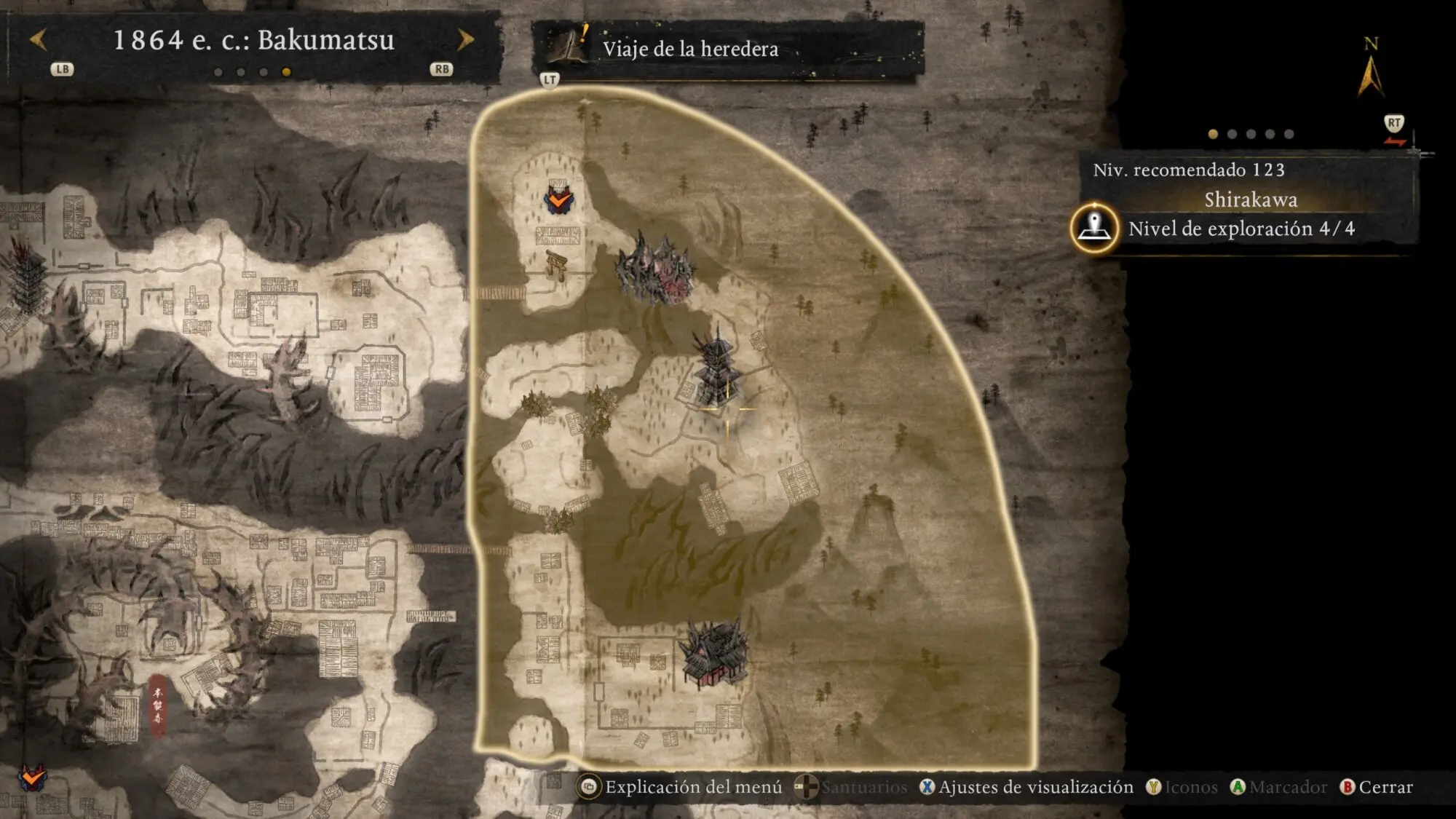Open the Shirakawa region info panel
Screen dimensions: 1456x819
coord(1250,199)
